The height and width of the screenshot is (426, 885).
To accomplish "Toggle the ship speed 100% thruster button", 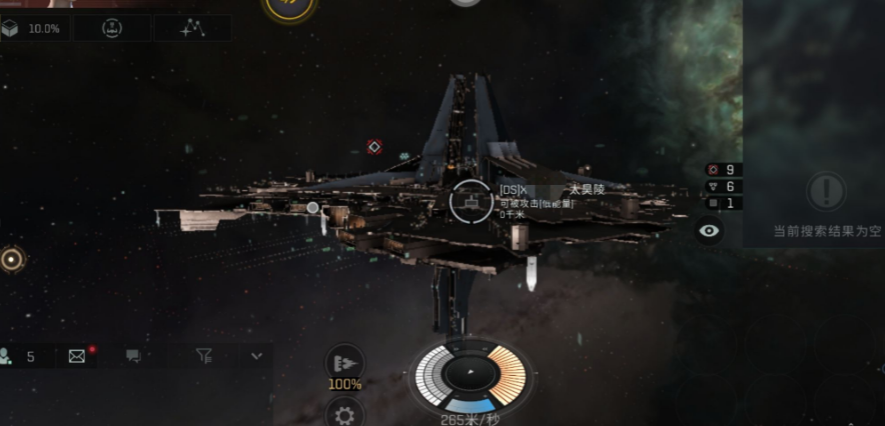I will tap(345, 363).
